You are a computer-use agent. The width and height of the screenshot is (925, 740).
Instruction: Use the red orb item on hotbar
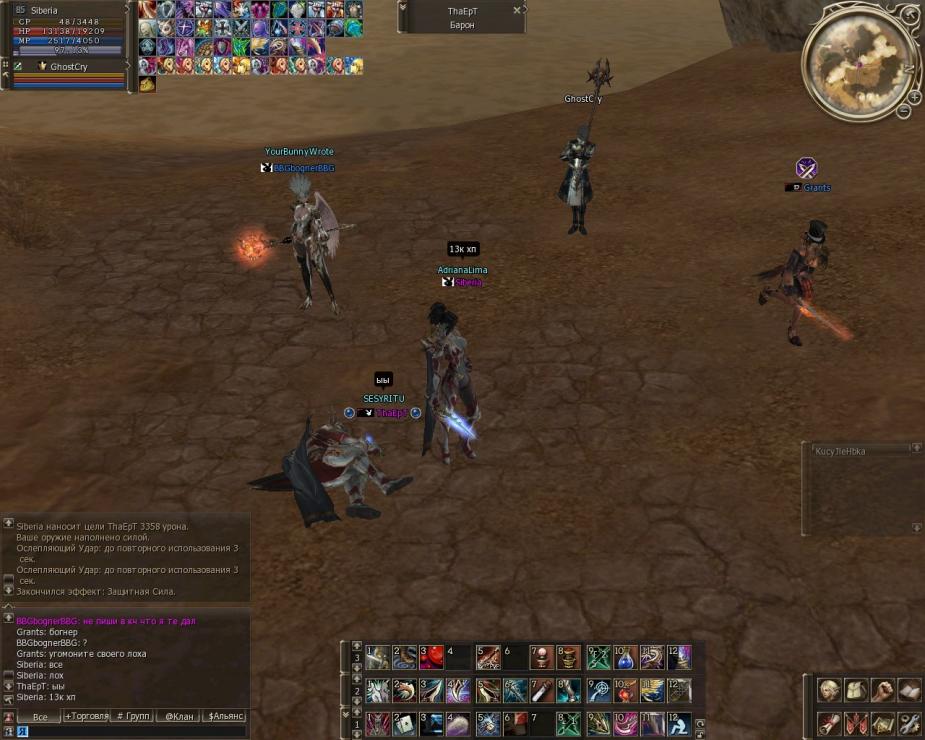point(432,658)
